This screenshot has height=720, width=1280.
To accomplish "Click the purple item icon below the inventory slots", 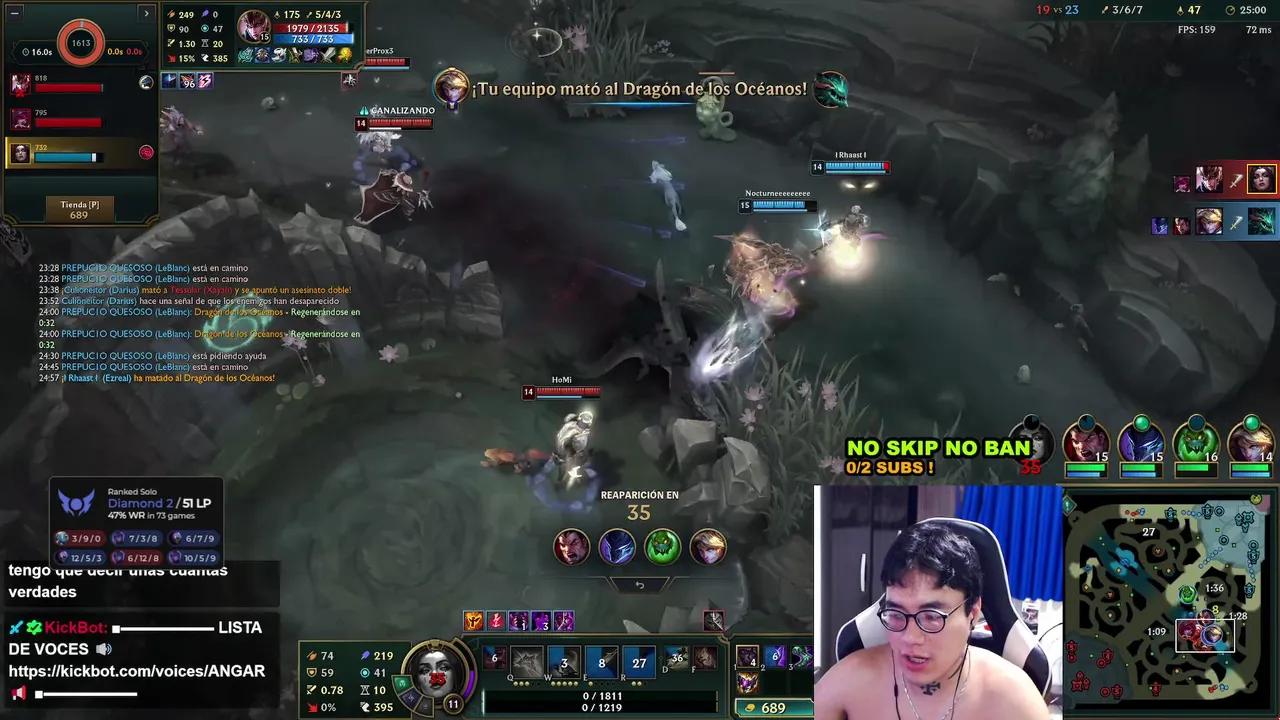I will 749,685.
